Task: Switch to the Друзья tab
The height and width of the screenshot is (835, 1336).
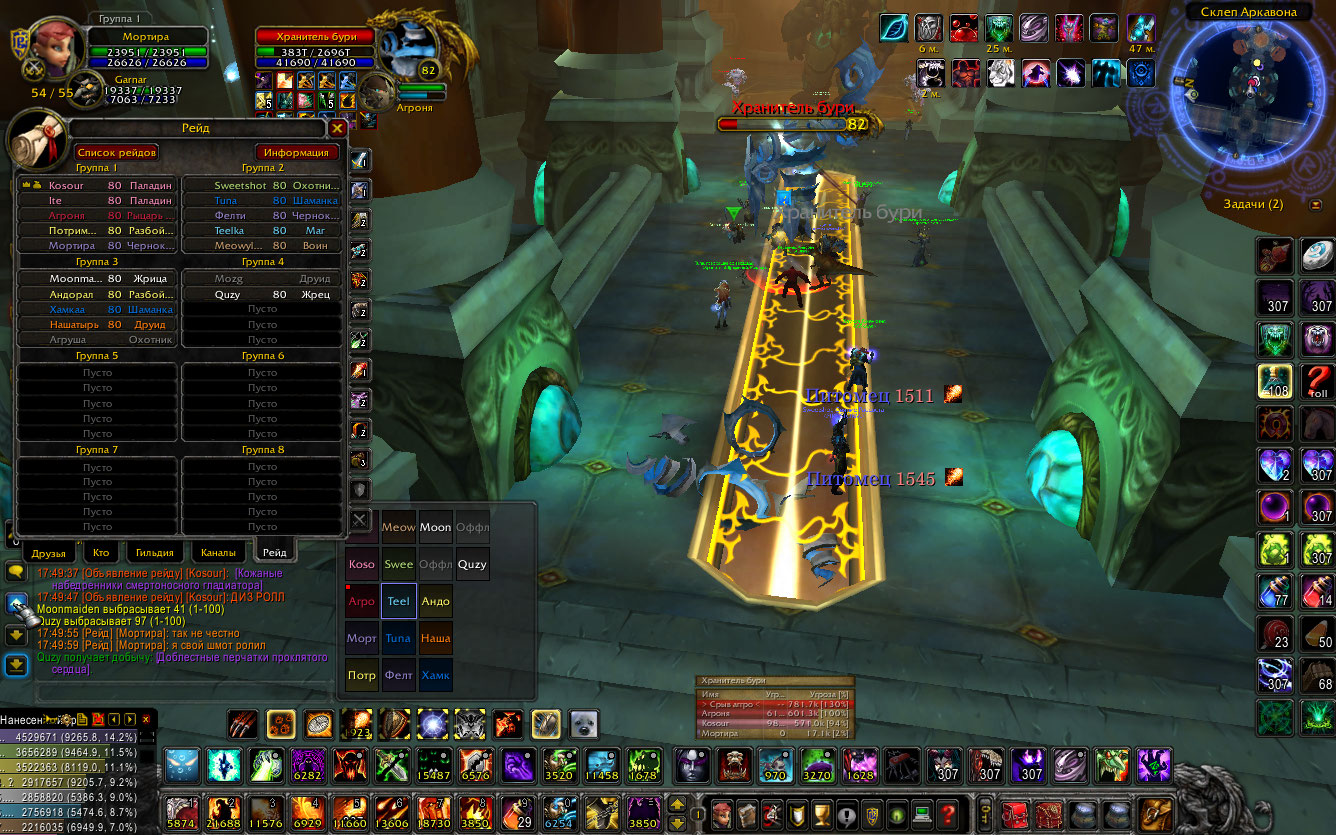Action: [x=48, y=552]
